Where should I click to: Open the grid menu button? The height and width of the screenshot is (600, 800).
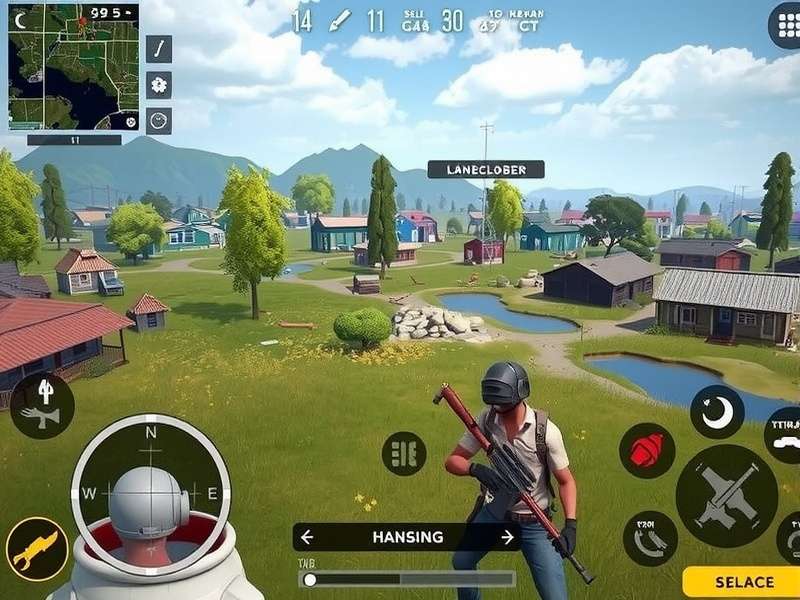[x=785, y=26]
